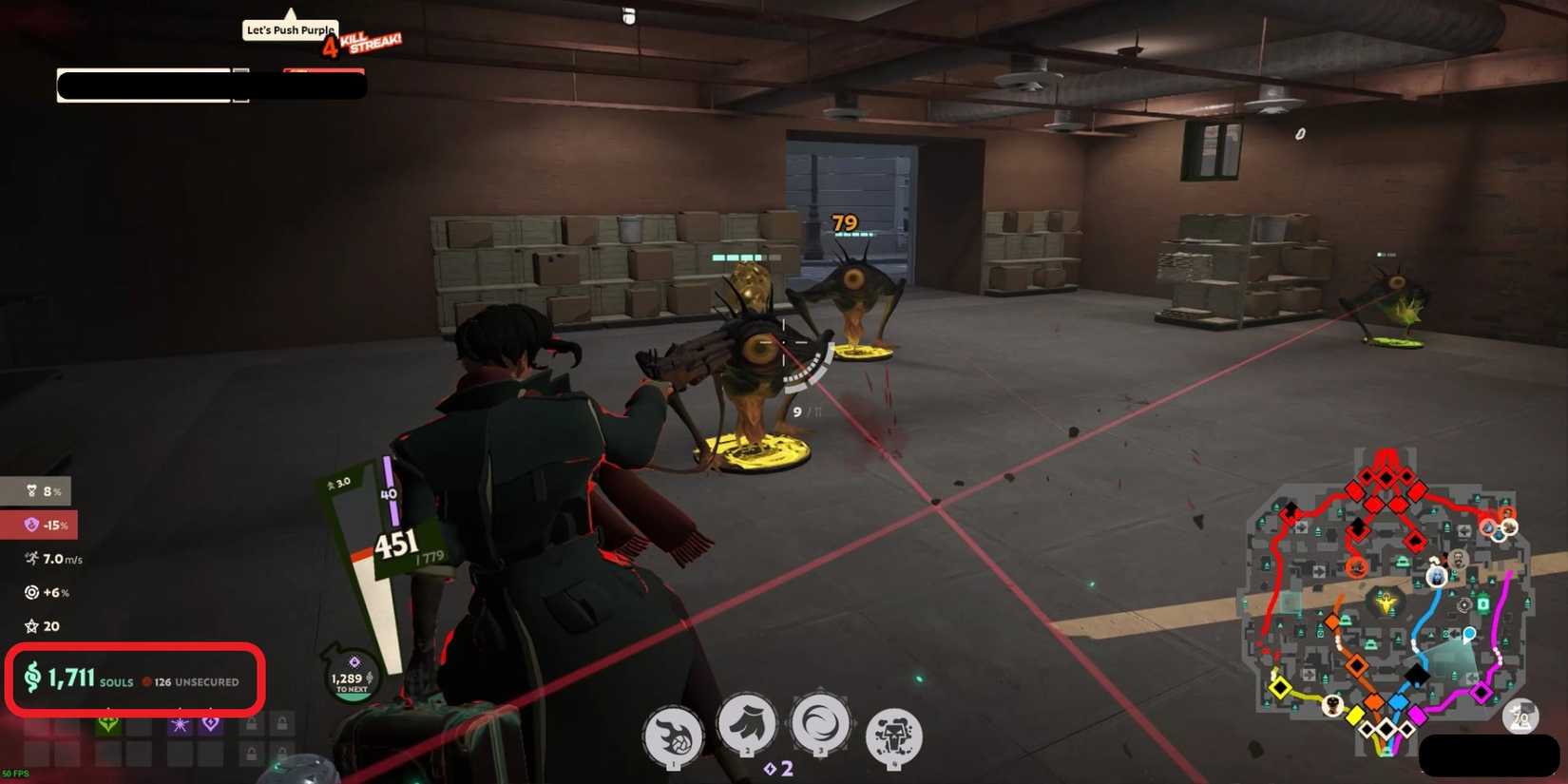
Task: Activate the cloak ability in slot 2
Action: pos(747,732)
